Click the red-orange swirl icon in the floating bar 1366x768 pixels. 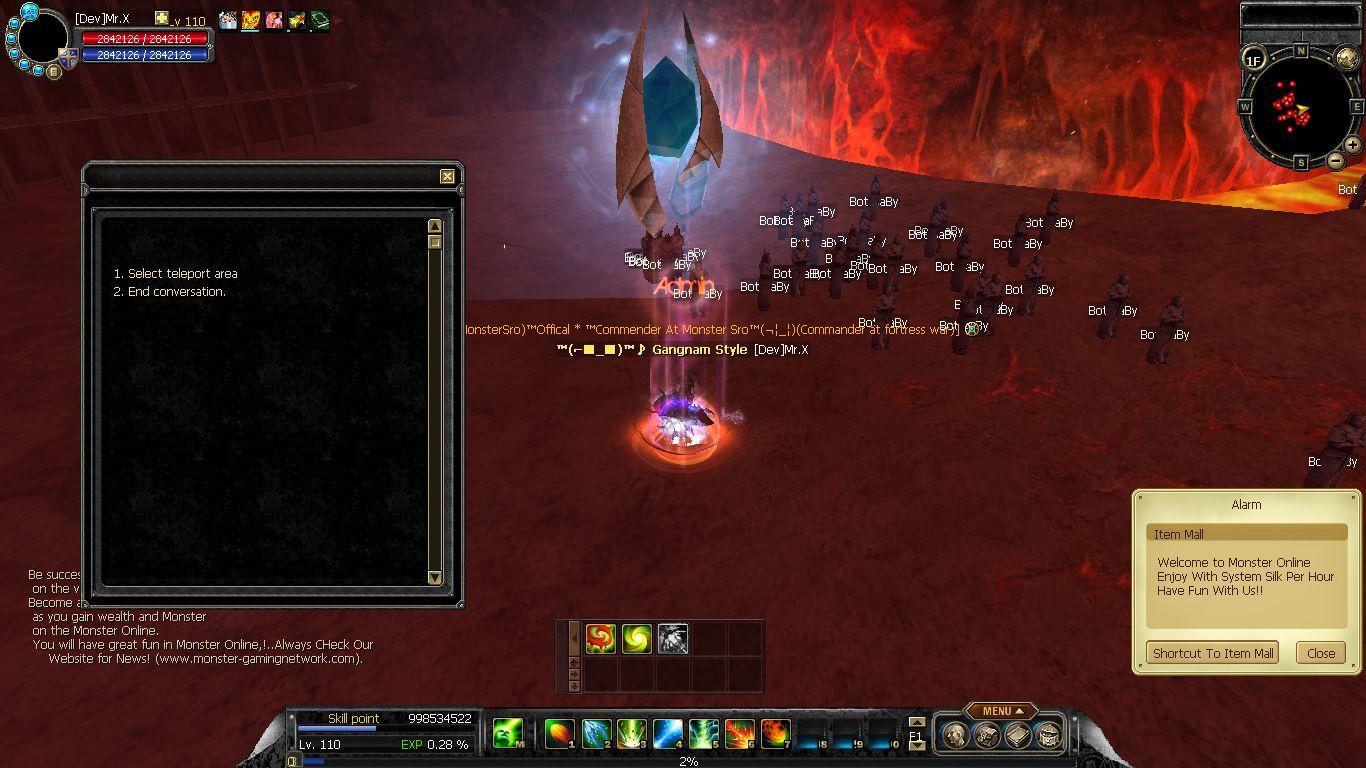pyautogui.click(x=600, y=638)
